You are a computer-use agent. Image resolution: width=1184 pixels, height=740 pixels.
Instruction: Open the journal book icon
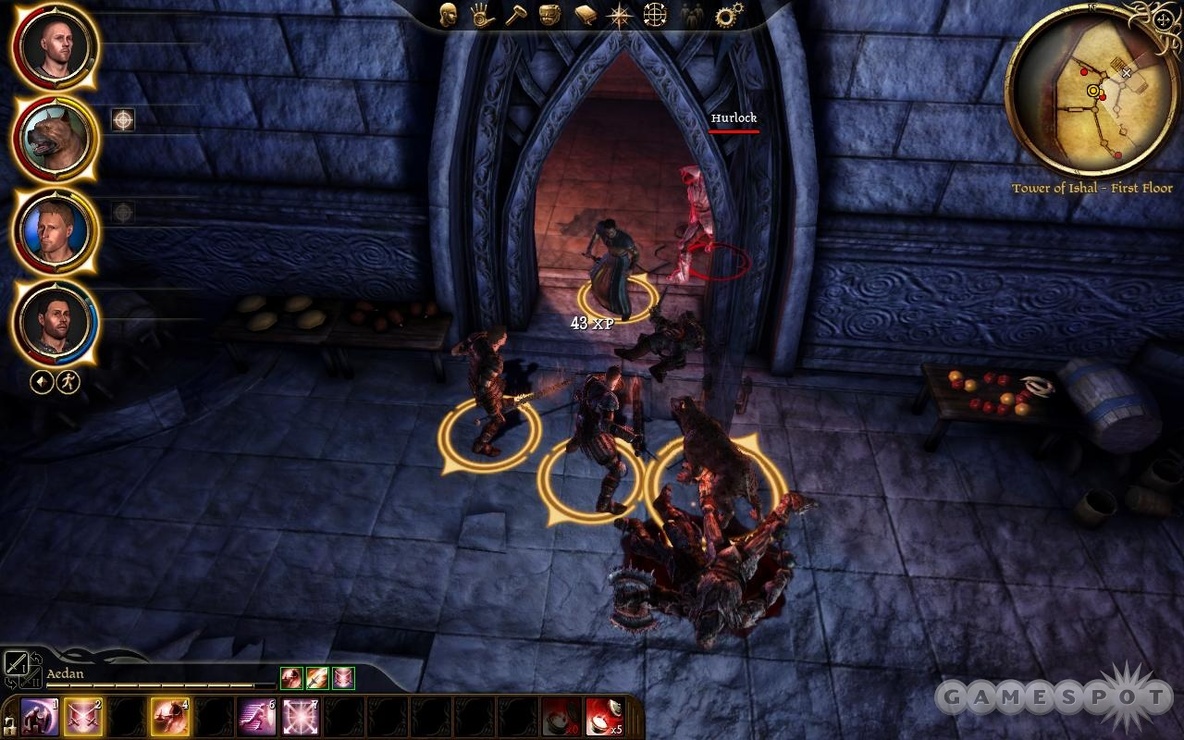(x=585, y=15)
